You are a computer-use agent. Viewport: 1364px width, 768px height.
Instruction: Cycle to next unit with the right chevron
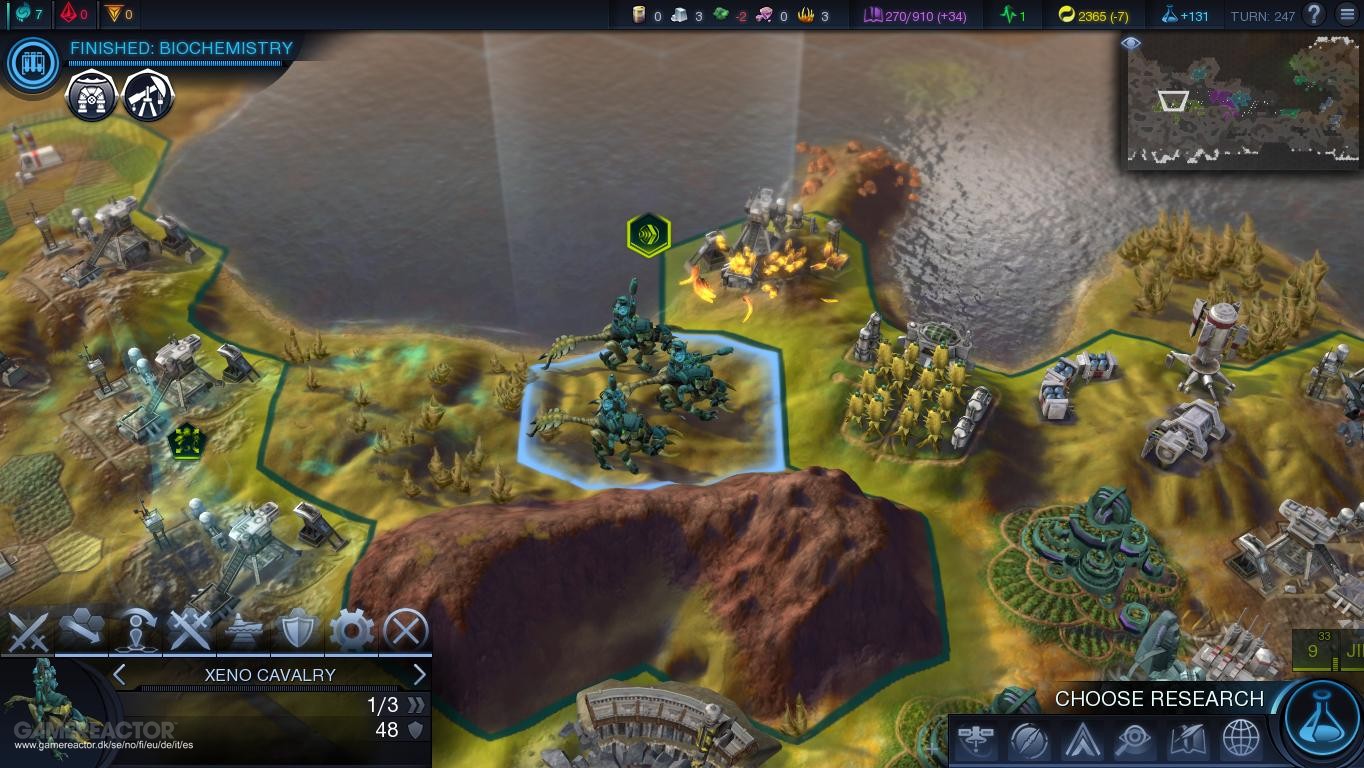[419, 674]
